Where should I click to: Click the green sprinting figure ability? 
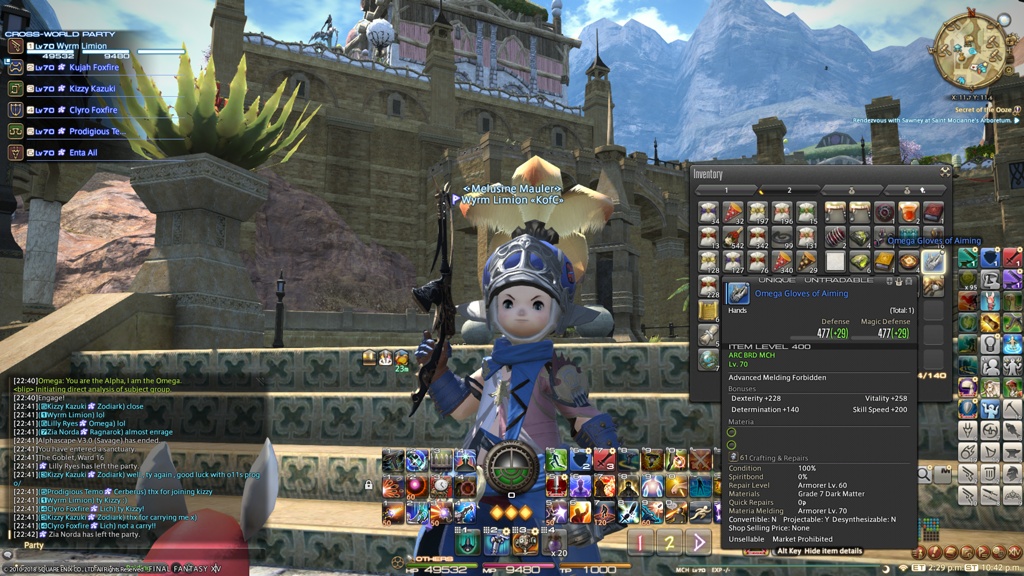[x=555, y=460]
